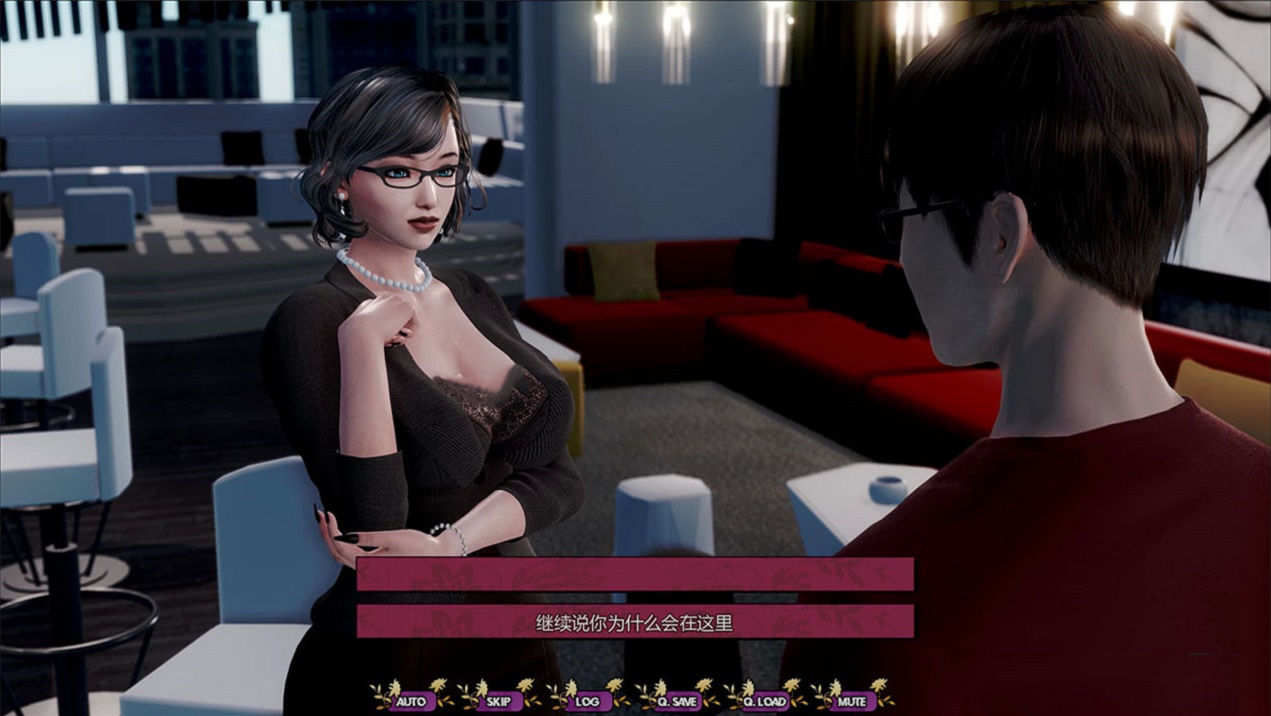Quick load with Q.LOAD
Viewport: 1271px width, 716px height.
[x=765, y=701]
